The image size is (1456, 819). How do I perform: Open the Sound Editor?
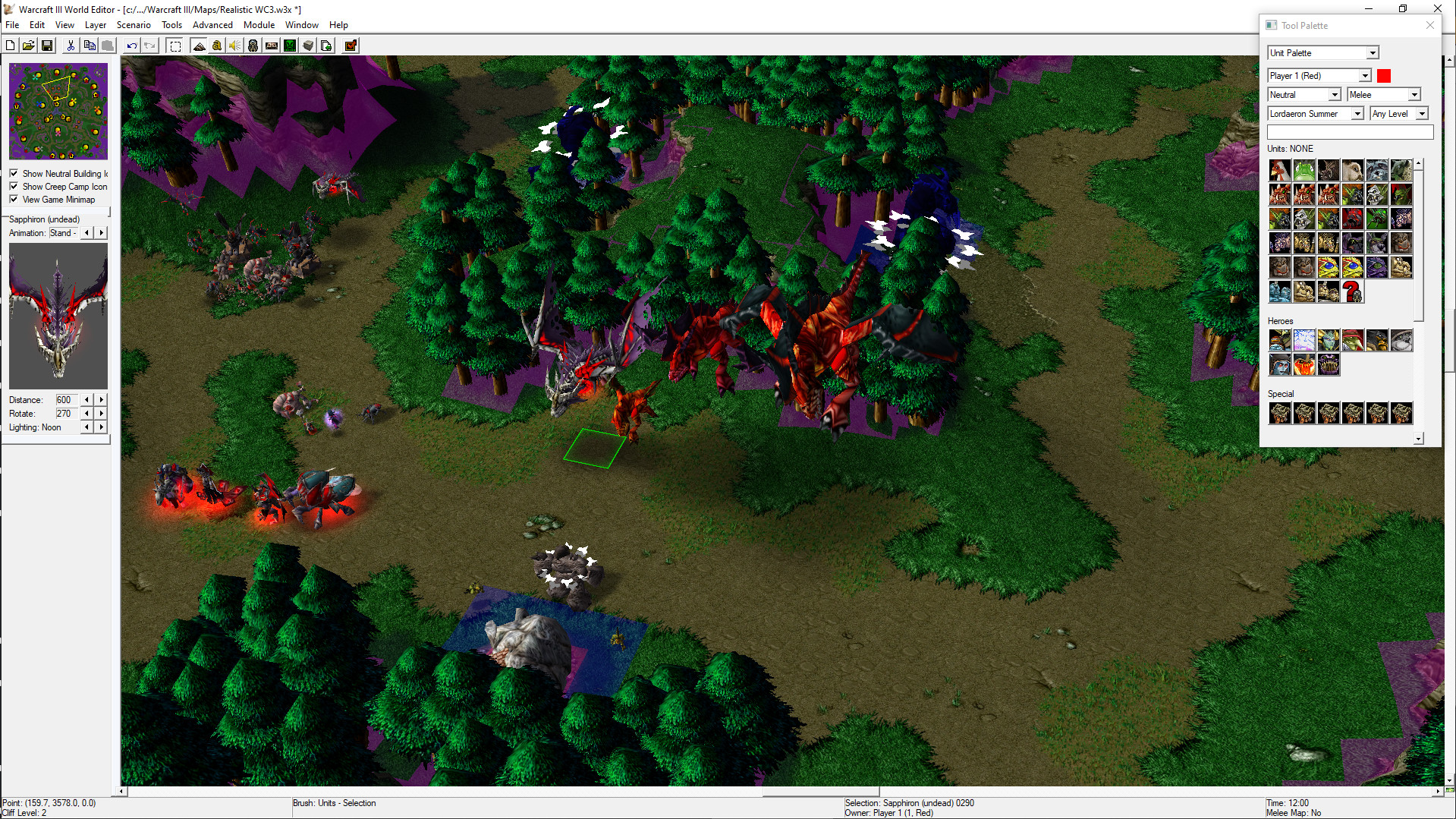click(234, 46)
